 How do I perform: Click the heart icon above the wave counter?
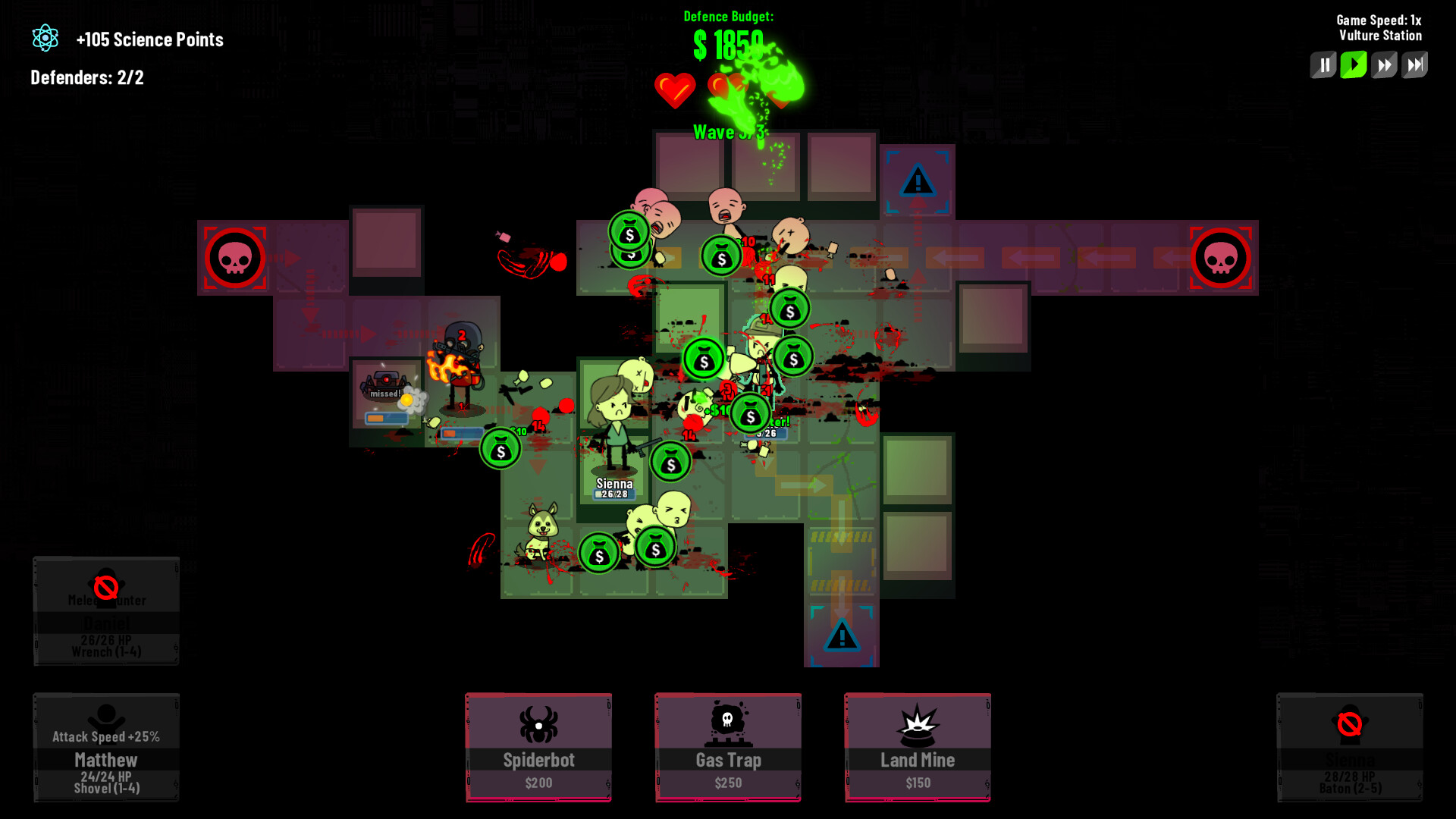tap(676, 91)
